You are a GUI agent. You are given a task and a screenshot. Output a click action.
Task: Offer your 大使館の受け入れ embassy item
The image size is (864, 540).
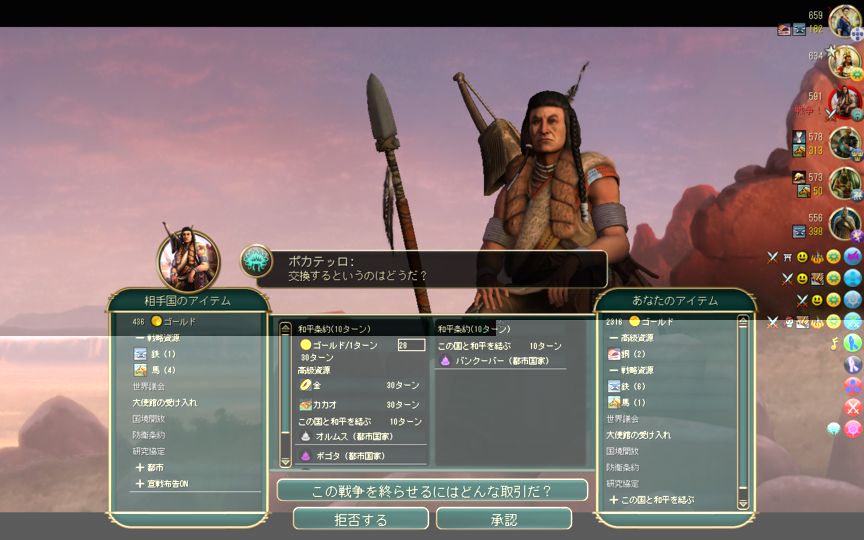pos(638,435)
